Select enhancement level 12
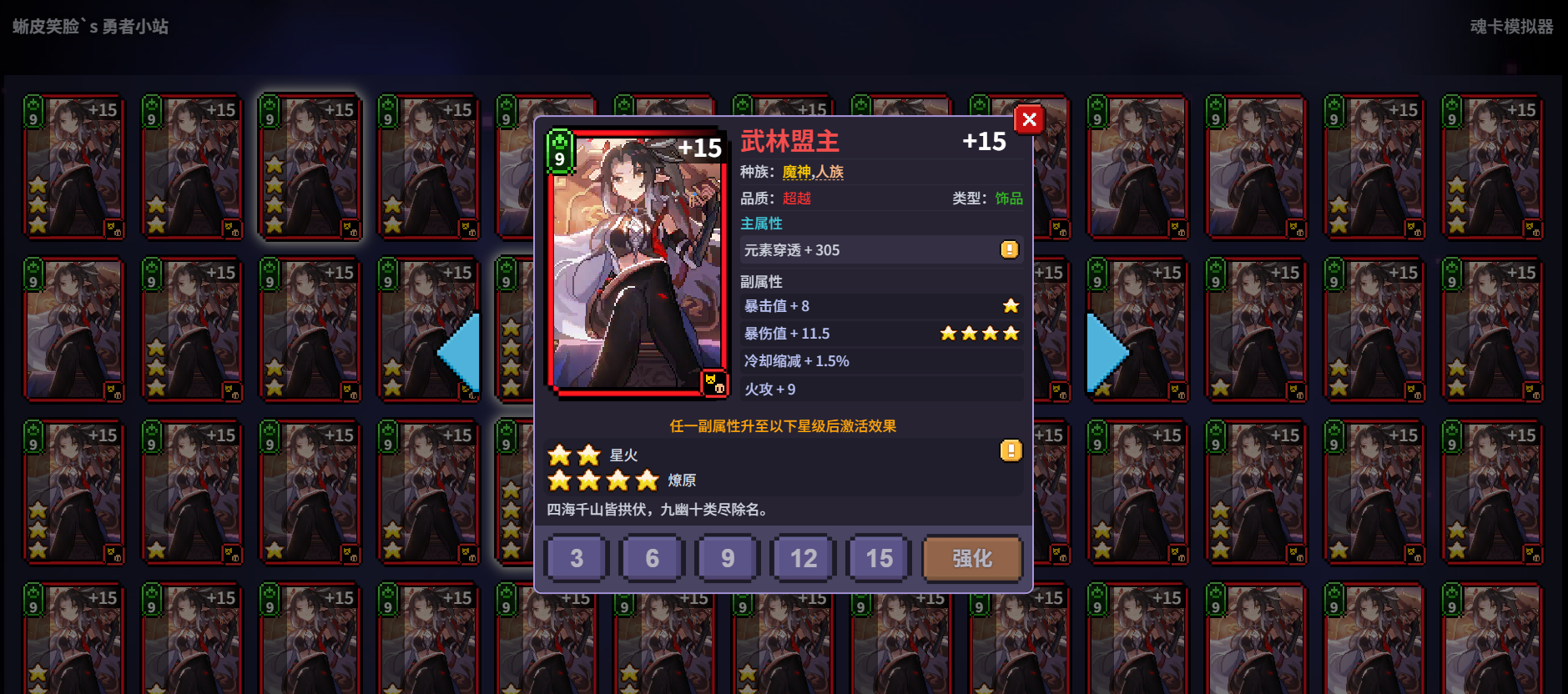The height and width of the screenshot is (694, 1568). (802, 558)
